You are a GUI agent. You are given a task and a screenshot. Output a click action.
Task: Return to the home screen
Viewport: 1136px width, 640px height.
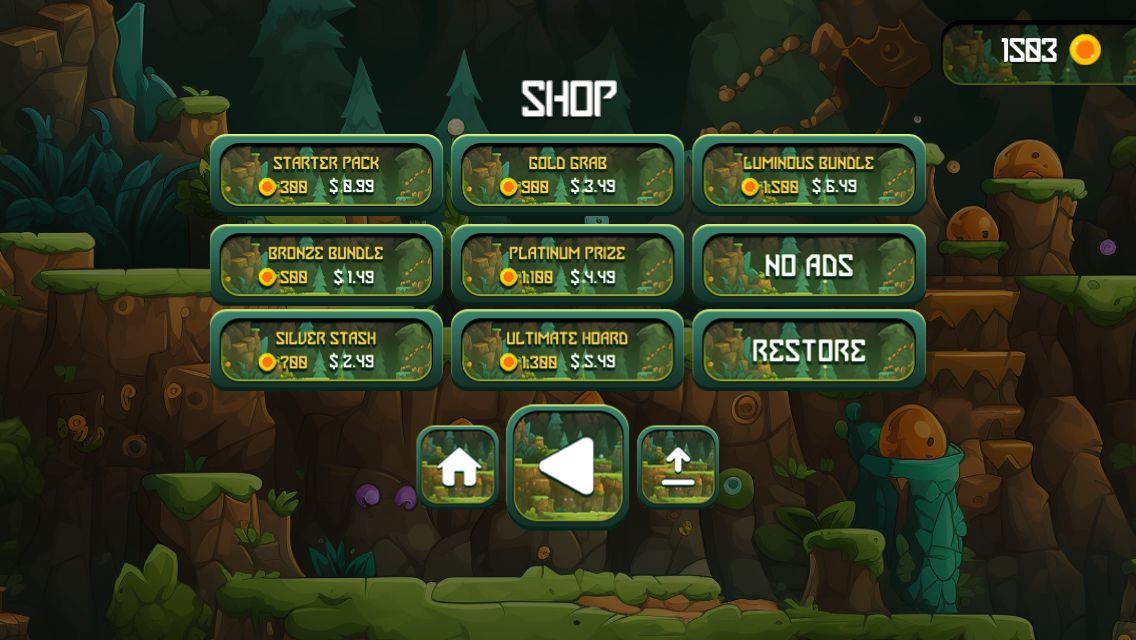click(x=458, y=466)
